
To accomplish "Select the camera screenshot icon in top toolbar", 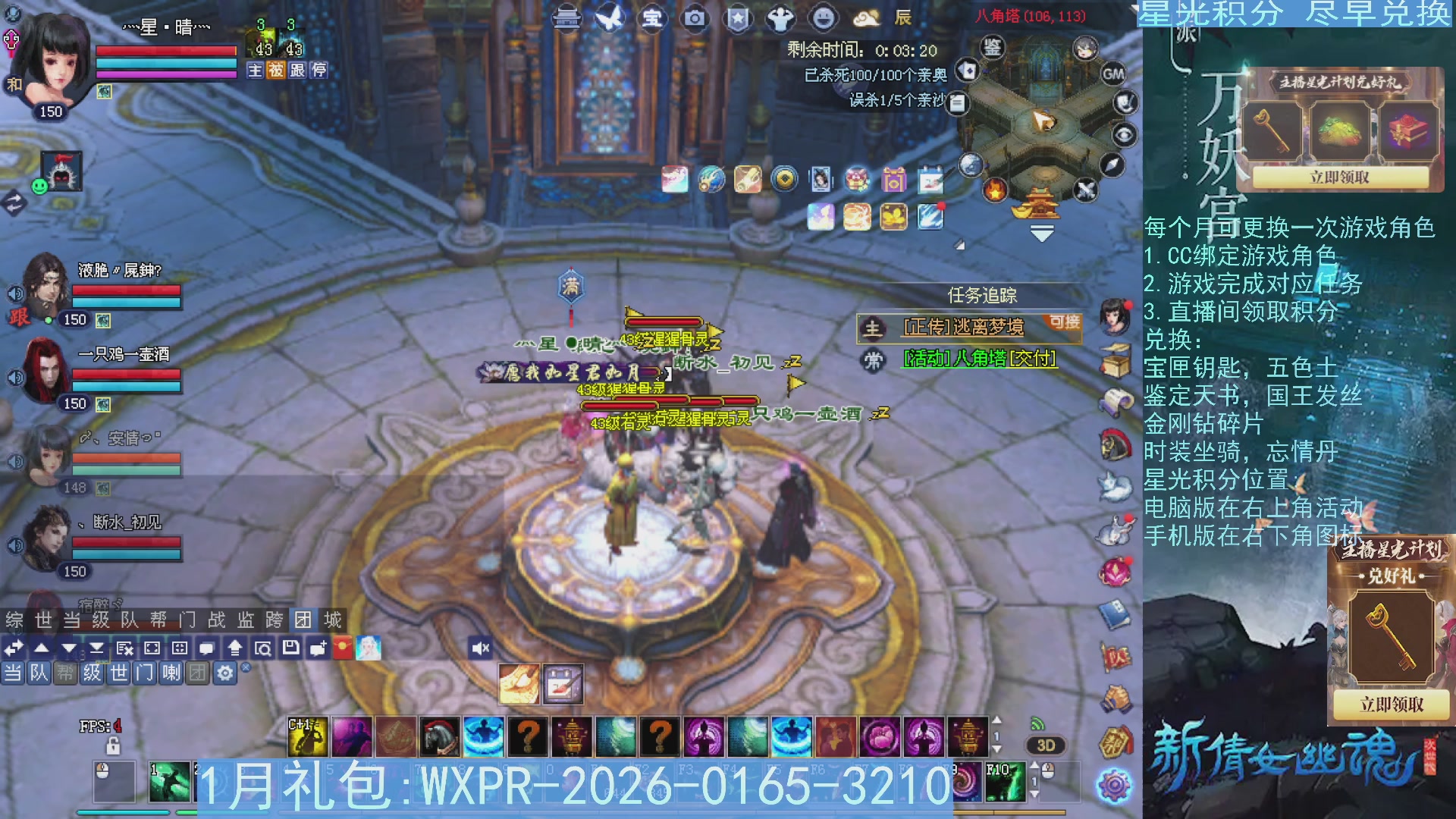I will point(693,19).
